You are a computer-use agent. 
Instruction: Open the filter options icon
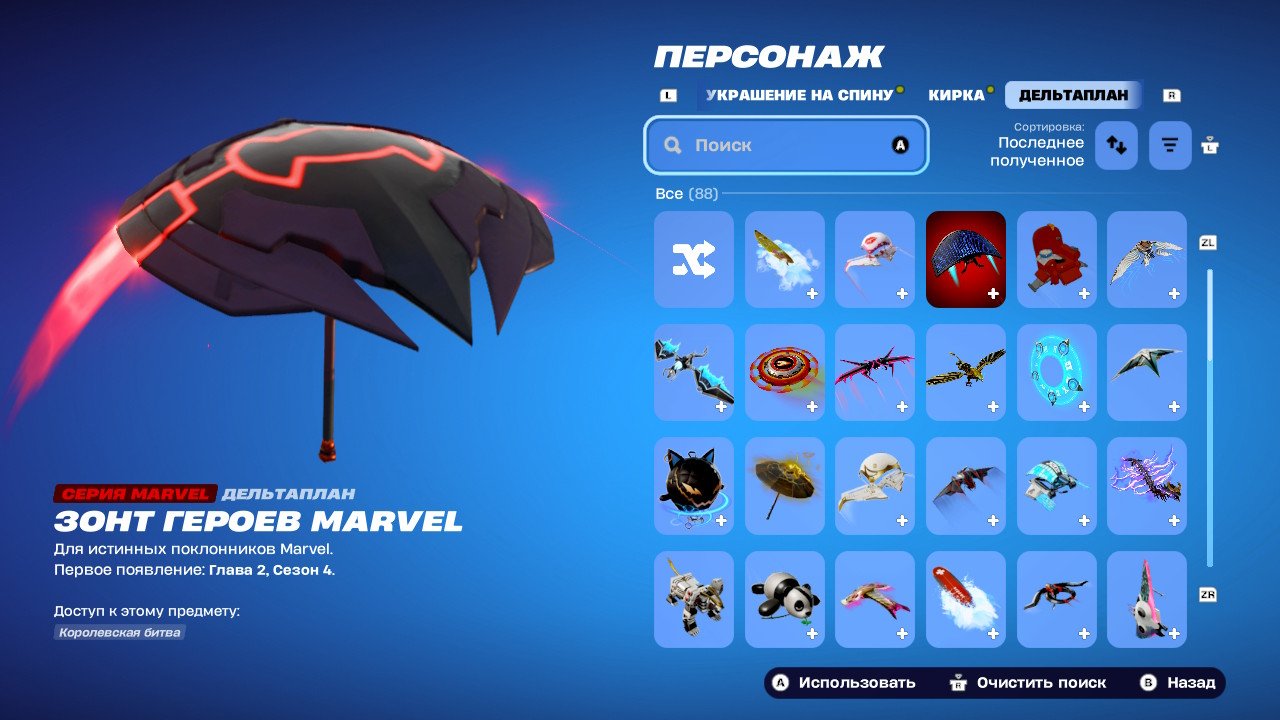(1169, 144)
